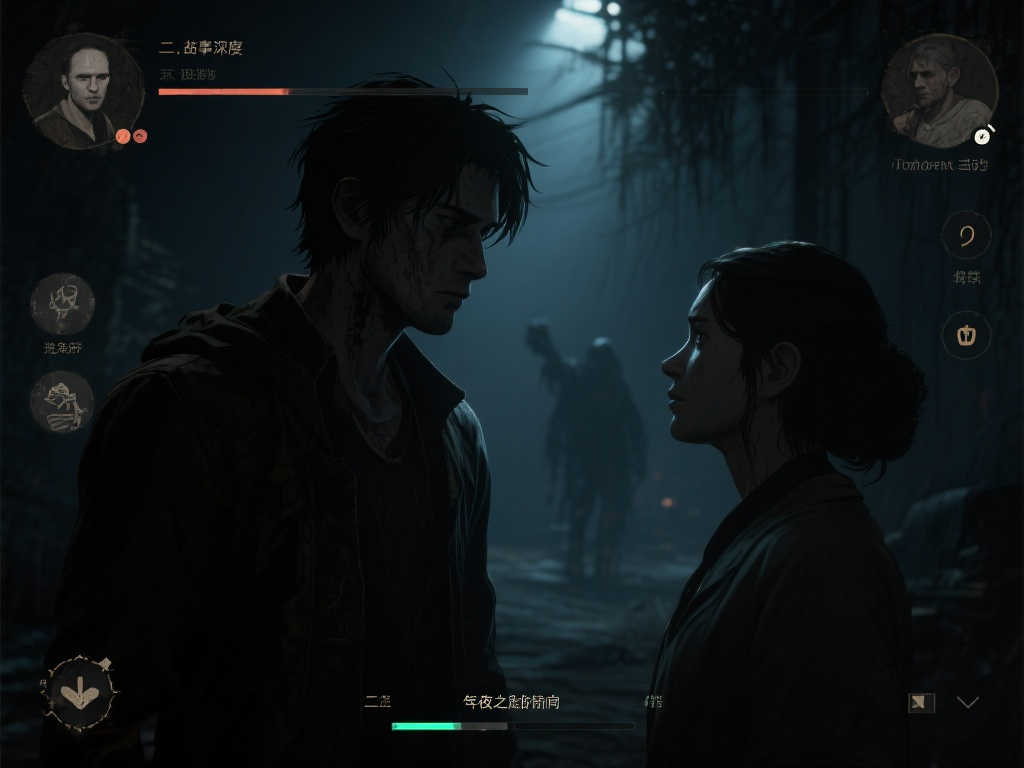1024x768 pixels.
Task: Click the round down-arrow emblem button
Action: 80,691
